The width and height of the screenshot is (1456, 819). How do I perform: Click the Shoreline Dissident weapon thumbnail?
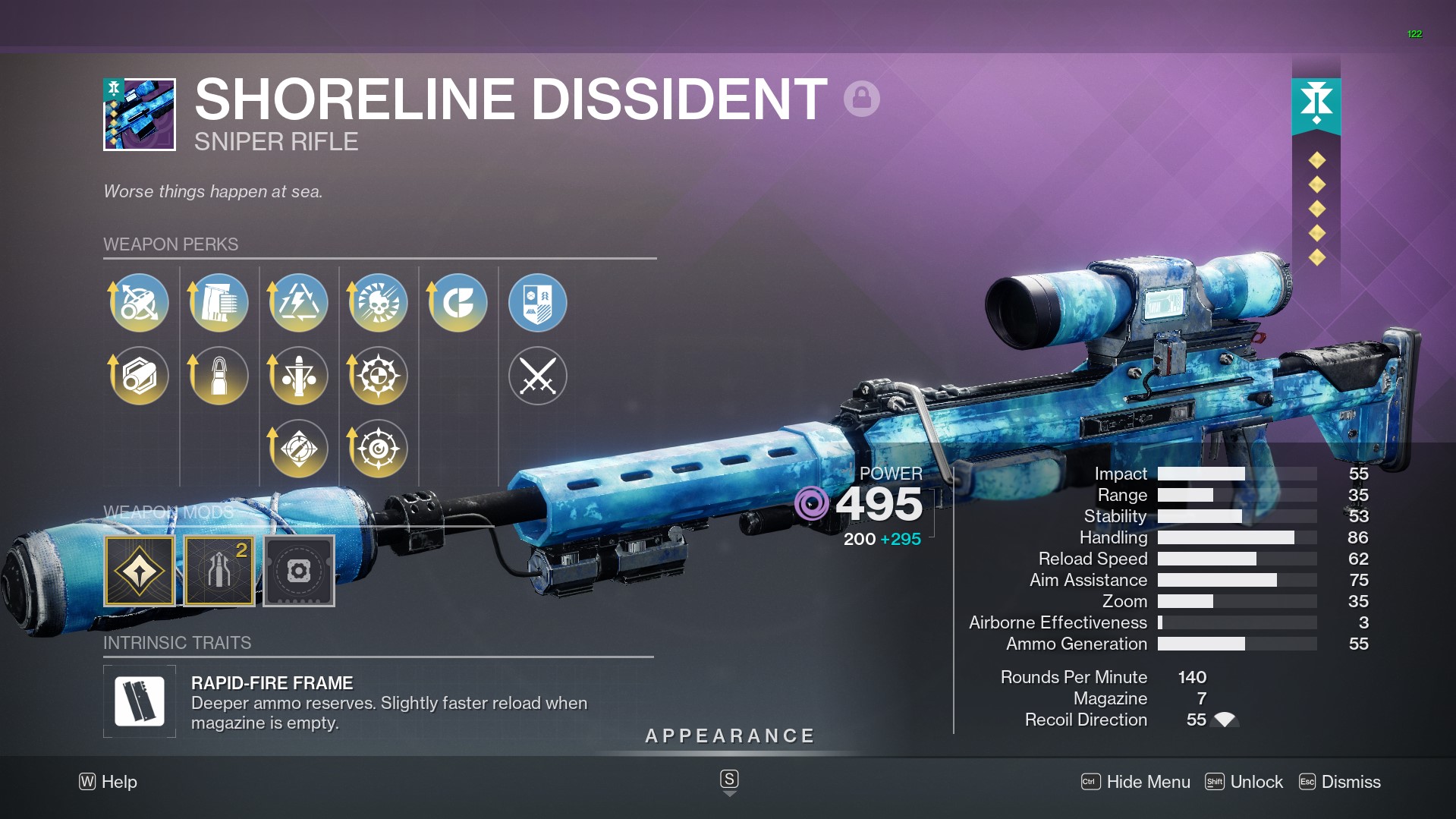140,115
